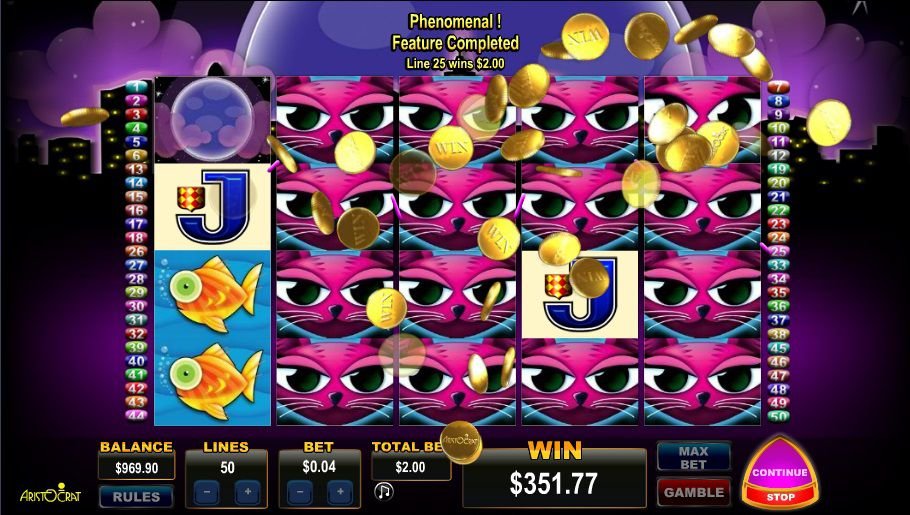Image resolution: width=910 pixels, height=515 pixels.
Task: Raise the bet amount
Action: click(x=339, y=492)
